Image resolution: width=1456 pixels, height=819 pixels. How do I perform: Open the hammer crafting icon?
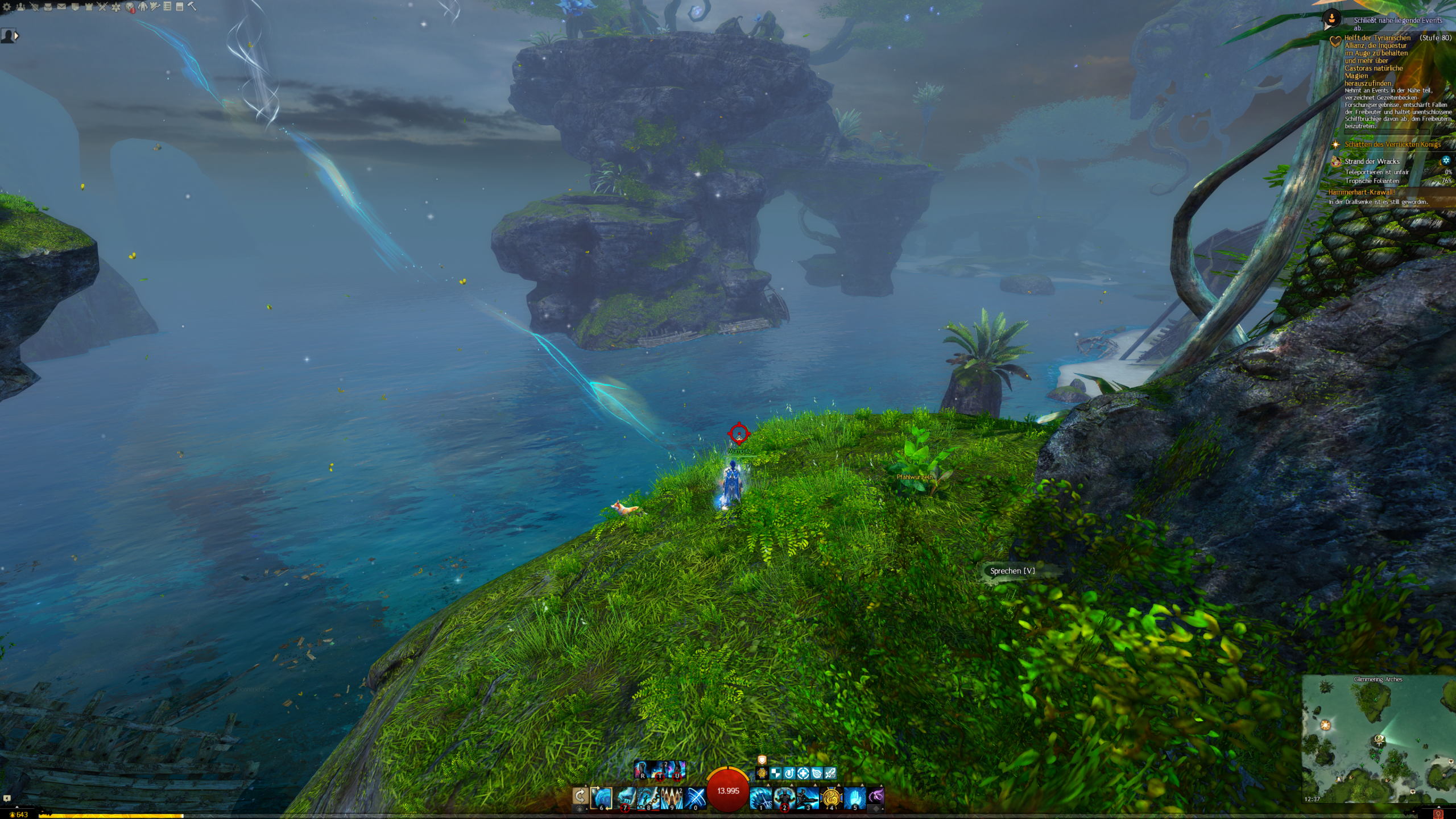pyautogui.click(x=192, y=7)
